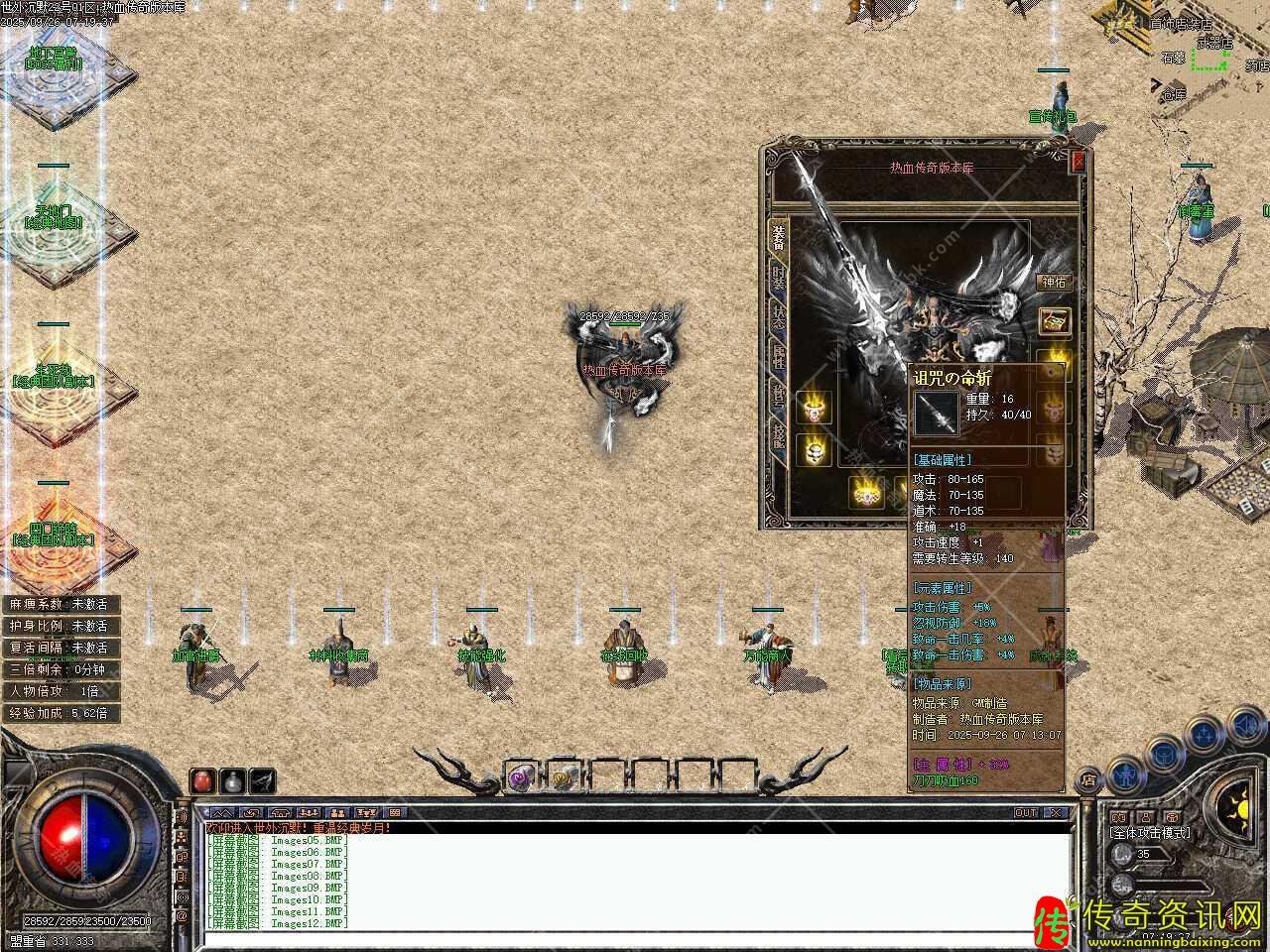Select the 属性 attributes tab
The width and height of the screenshot is (1270, 952).
[779, 359]
